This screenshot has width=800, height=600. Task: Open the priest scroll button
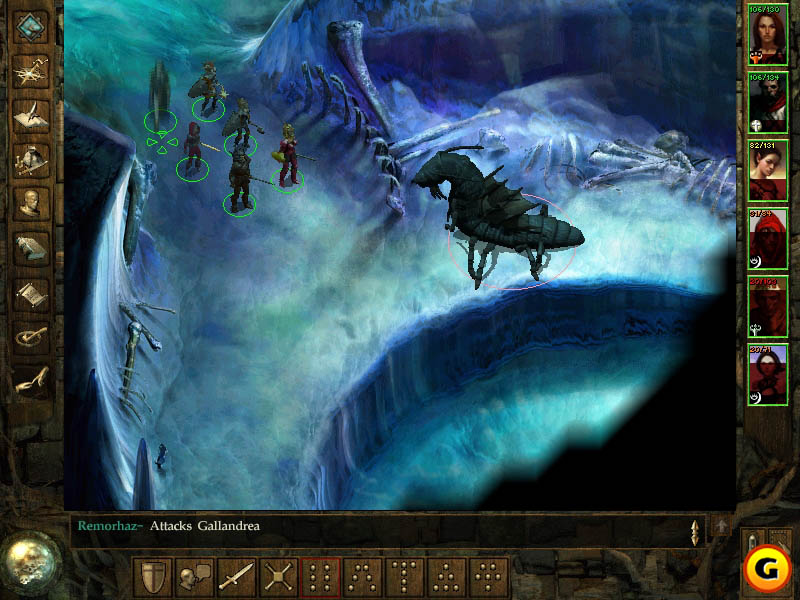coord(32,292)
